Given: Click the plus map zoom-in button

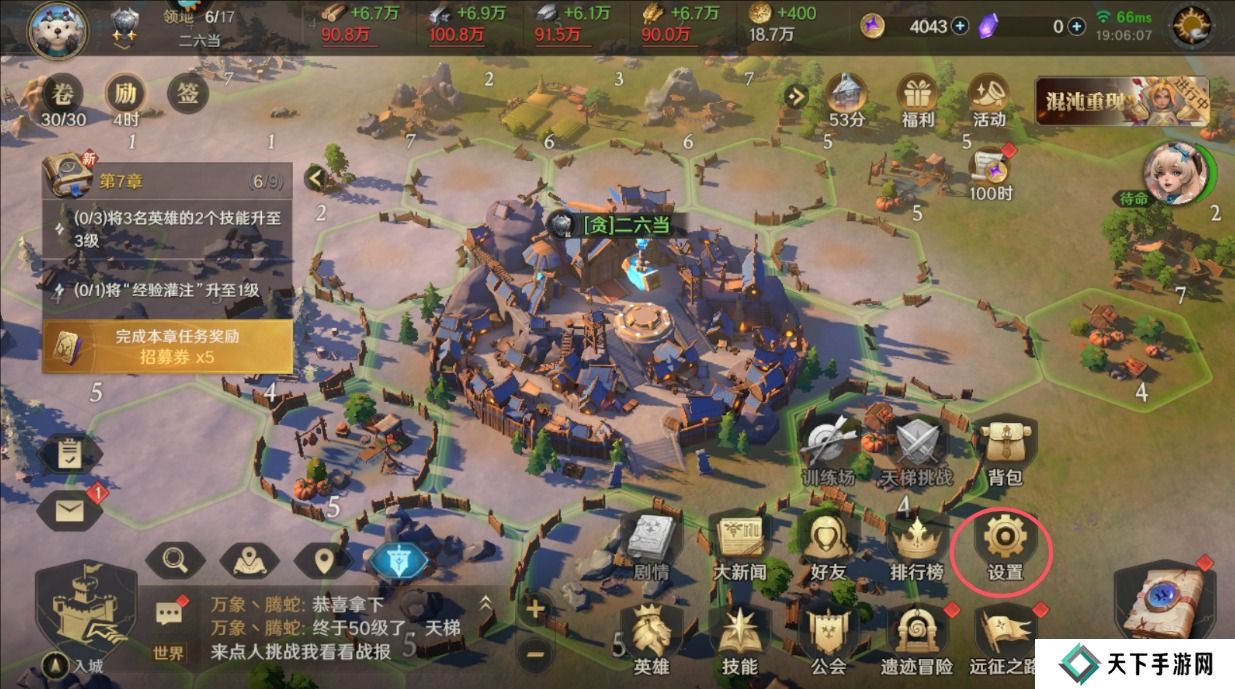Looking at the screenshot, I should pos(536,608).
